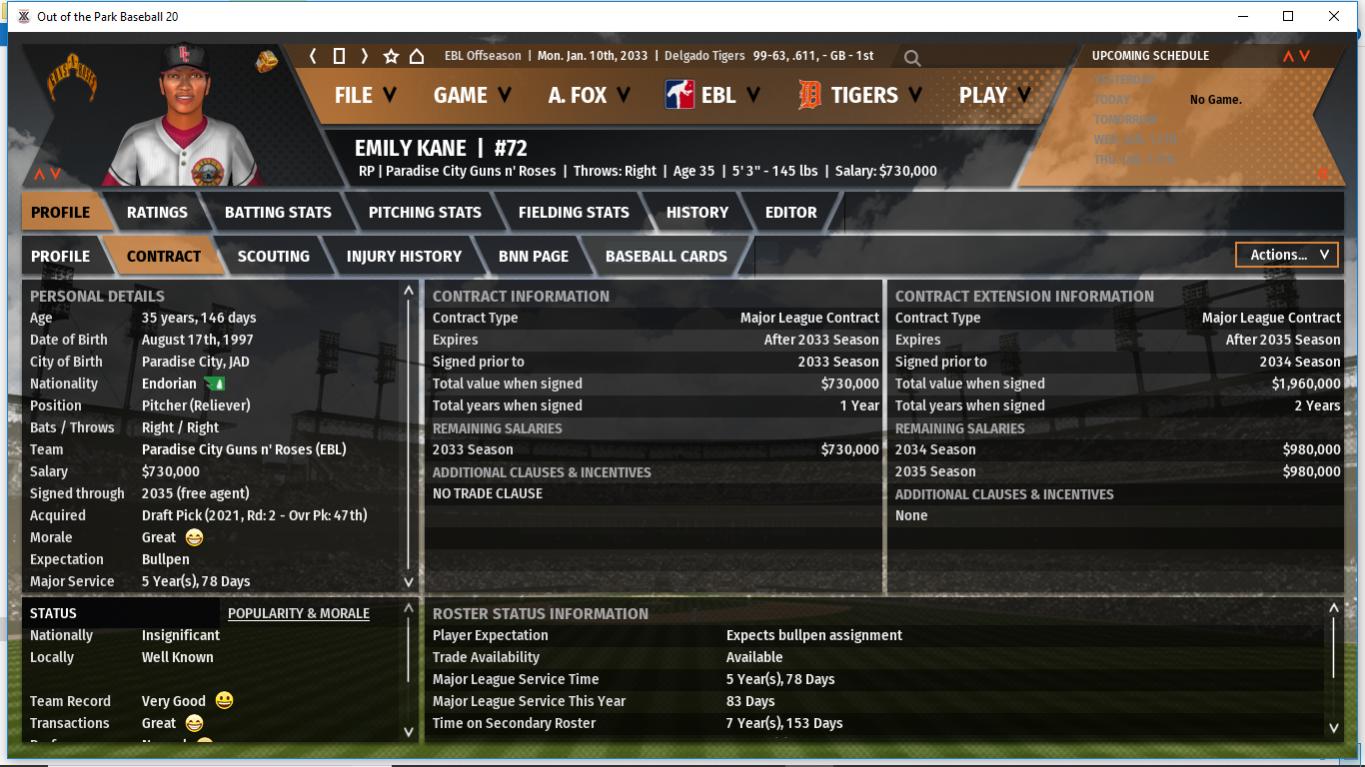1365x767 pixels.
Task: Expand the Actions dropdown
Action: [x=1288, y=255]
